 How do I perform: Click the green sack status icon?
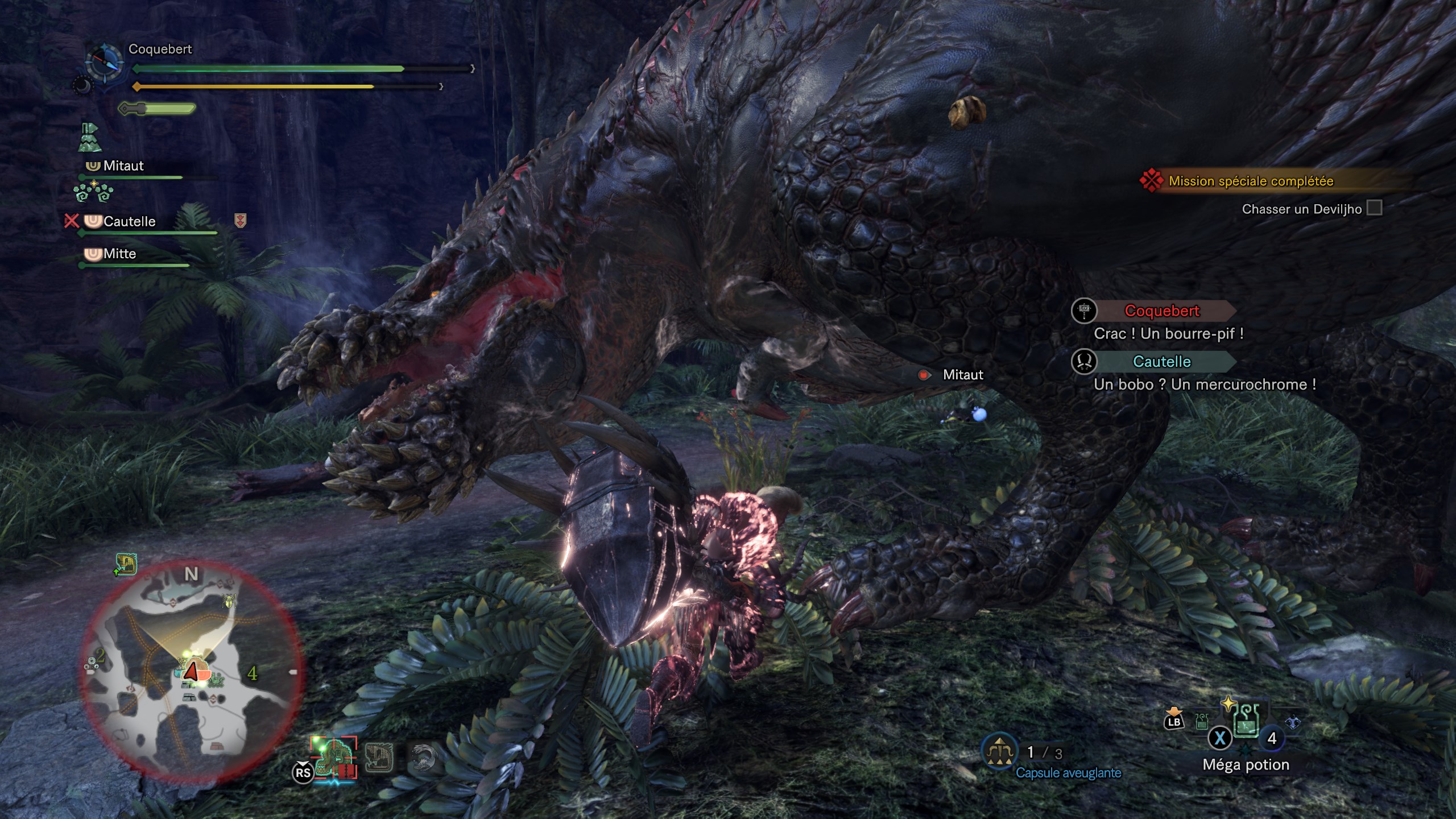tap(89, 138)
